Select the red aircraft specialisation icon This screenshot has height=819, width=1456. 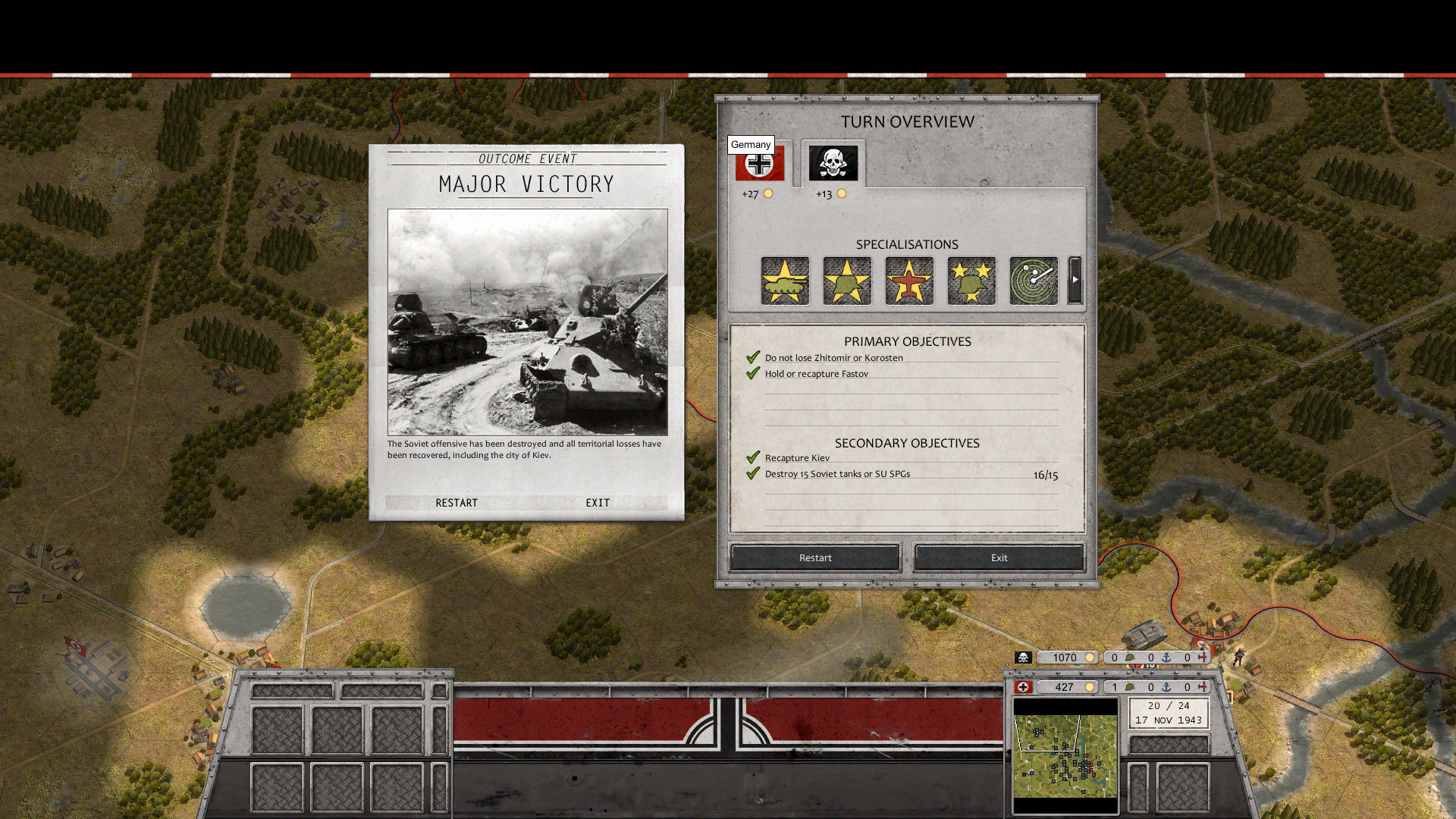click(x=909, y=281)
